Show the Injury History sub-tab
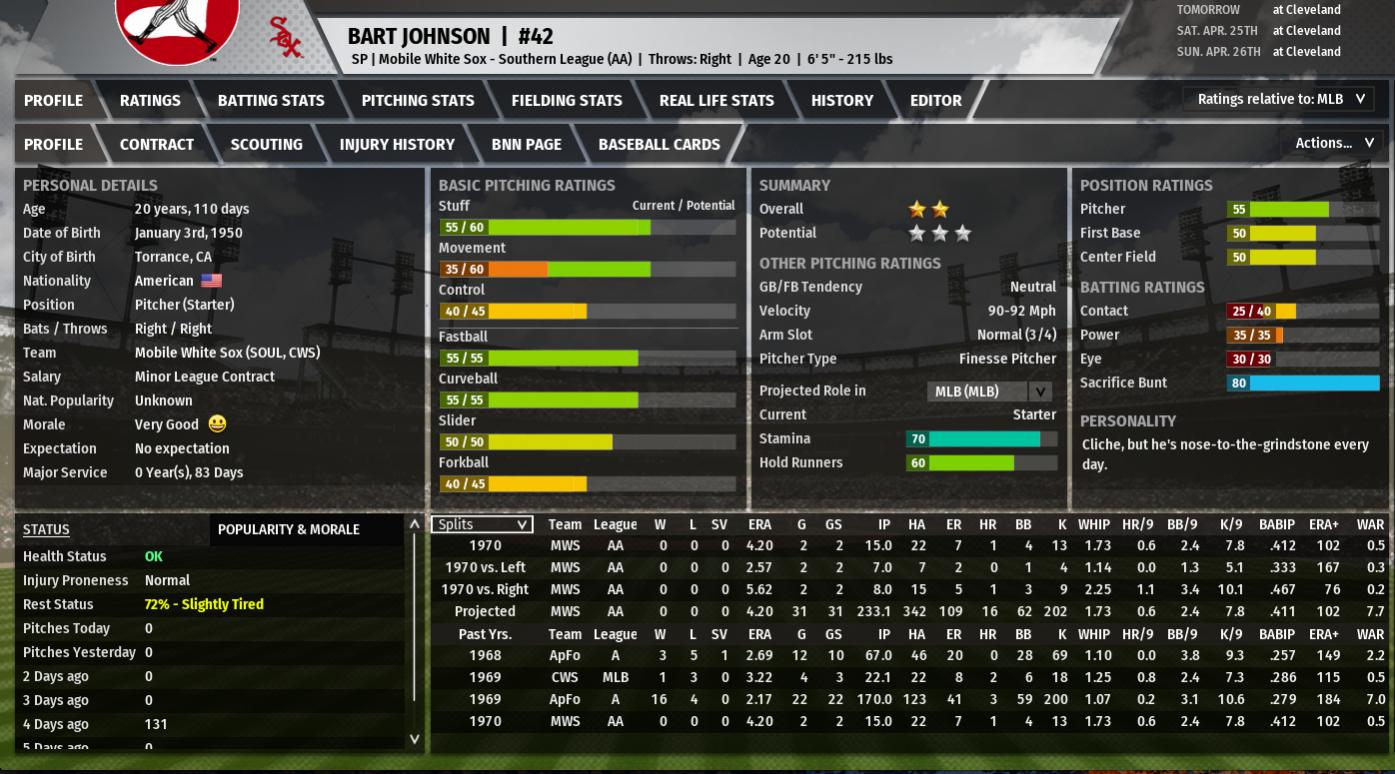1395x774 pixels. click(x=396, y=144)
